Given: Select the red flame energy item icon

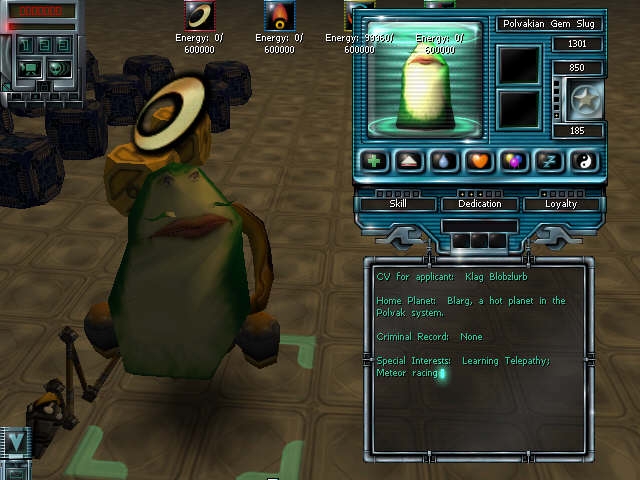Looking at the screenshot, I should coord(278,16).
